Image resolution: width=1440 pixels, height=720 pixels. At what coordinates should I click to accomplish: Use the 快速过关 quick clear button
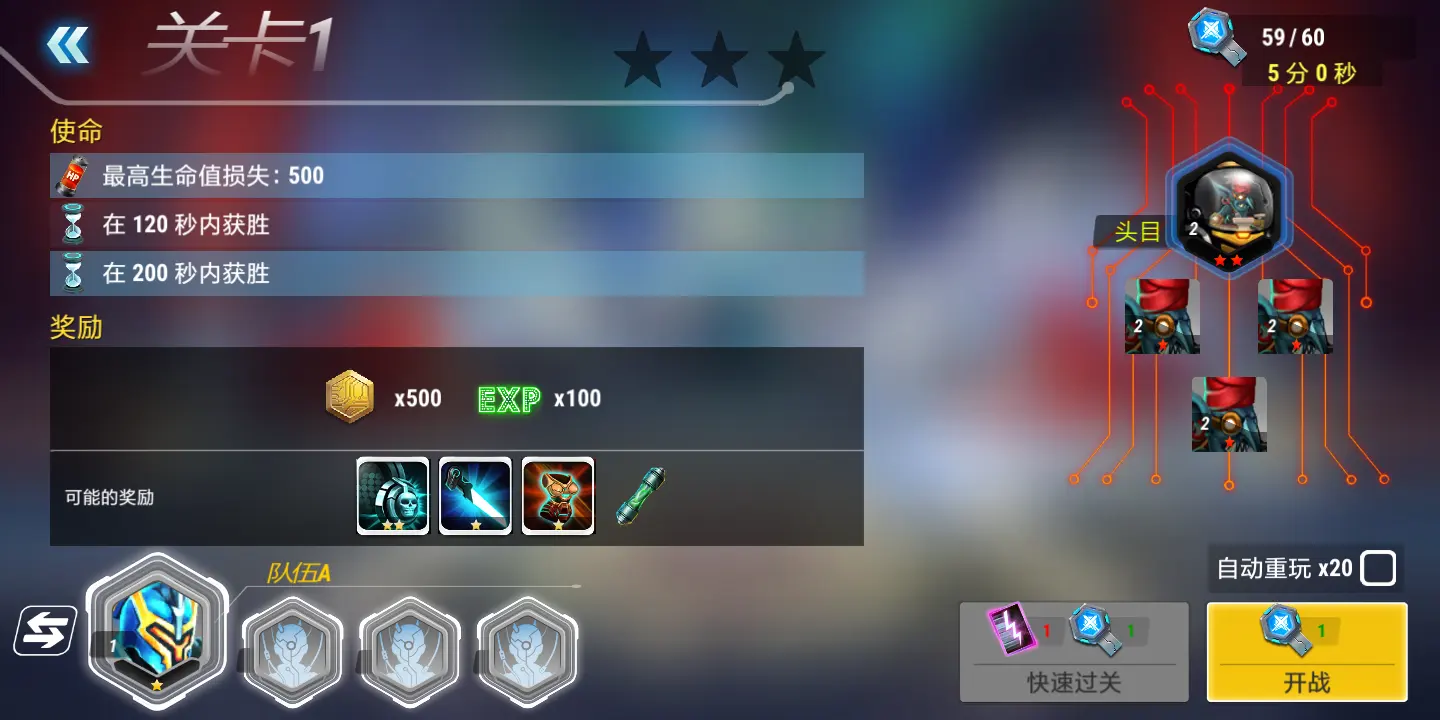pyautogui.click(x=1074, y=651)
